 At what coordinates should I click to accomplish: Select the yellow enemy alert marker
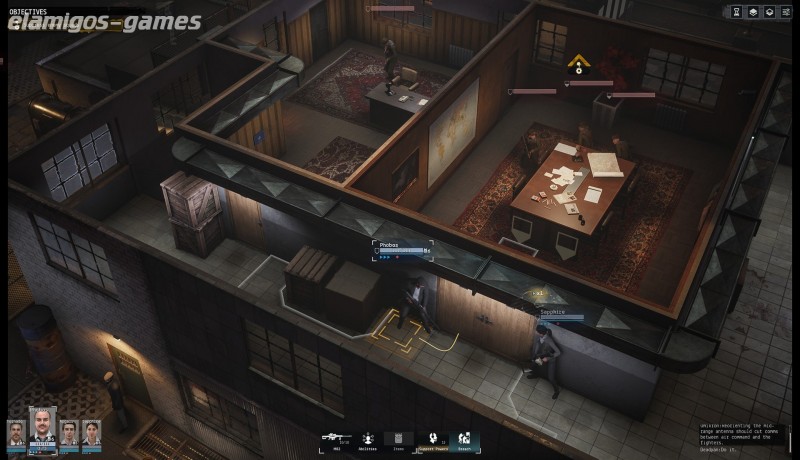coord(578,65)
